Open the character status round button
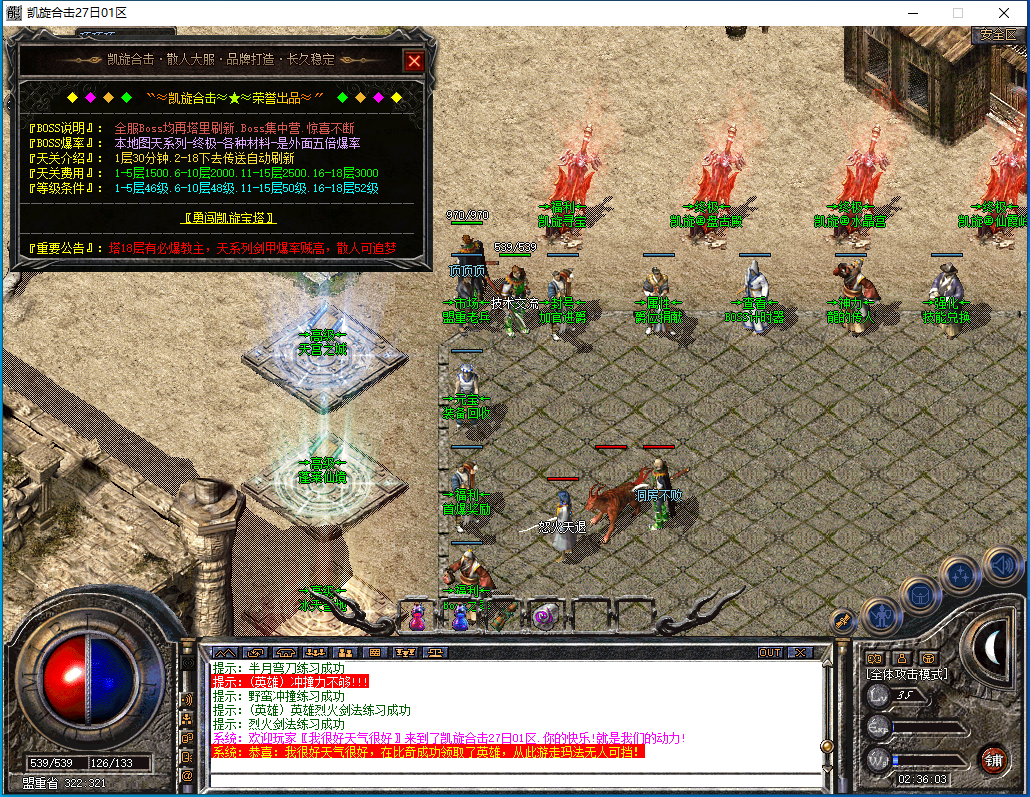Viewport: 1030px width, 797px height. click(881, 615)
